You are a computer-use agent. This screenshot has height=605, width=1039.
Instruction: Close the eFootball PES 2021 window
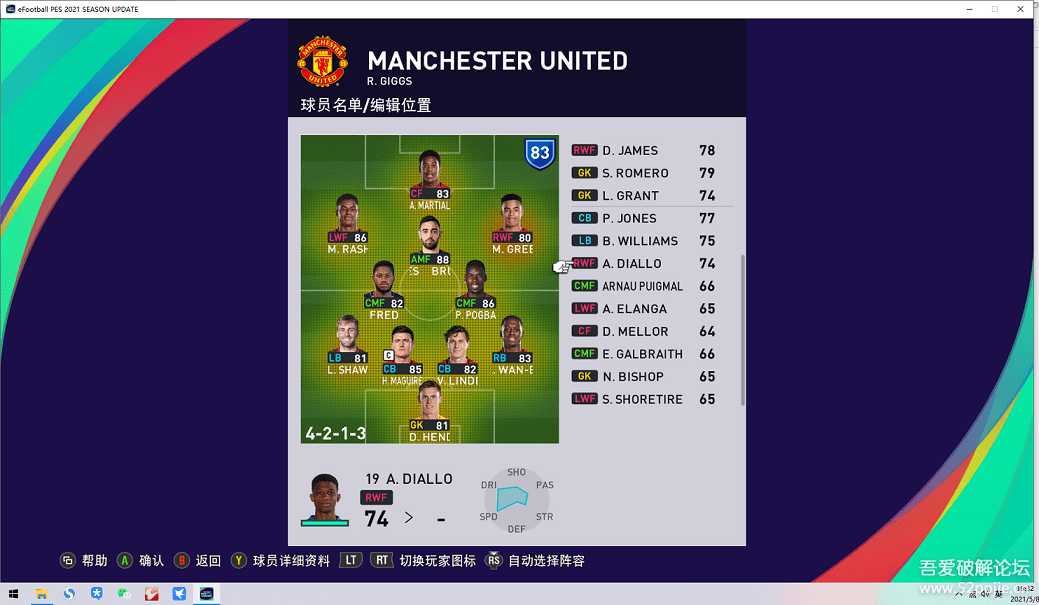tap(1021, 9)
